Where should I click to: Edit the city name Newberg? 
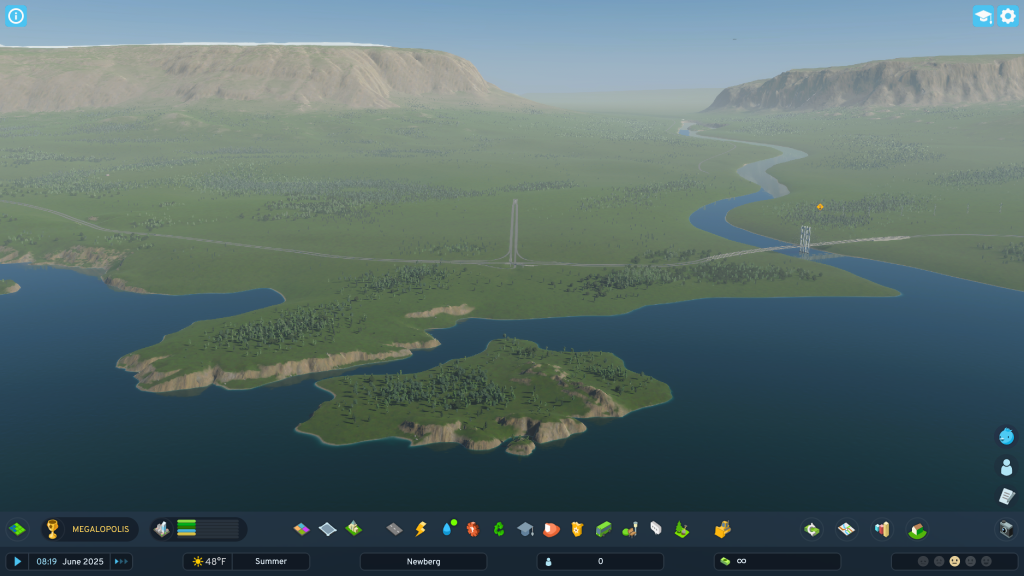[x=423, y=562]
